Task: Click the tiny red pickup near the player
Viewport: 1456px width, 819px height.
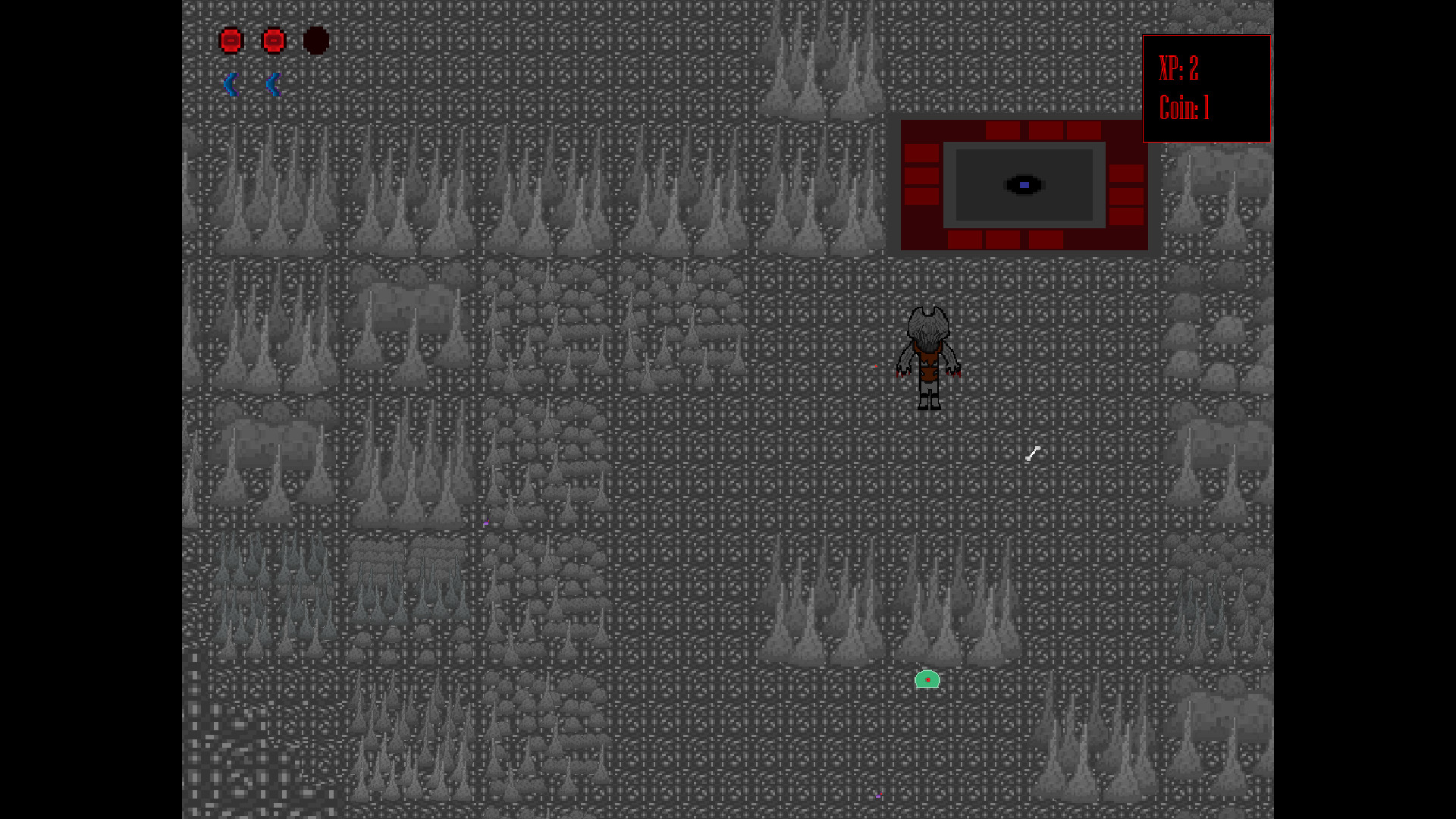Action: click(876, 366)
